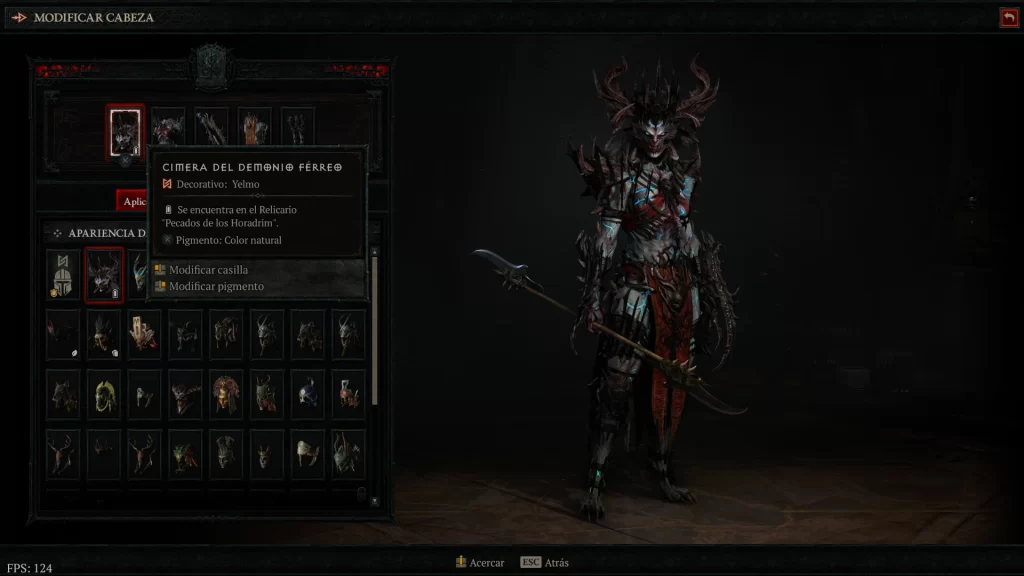The image size is (1024, 576).
Task: Choose the default helmet appearance icon
Action: (x=63, y=274)
